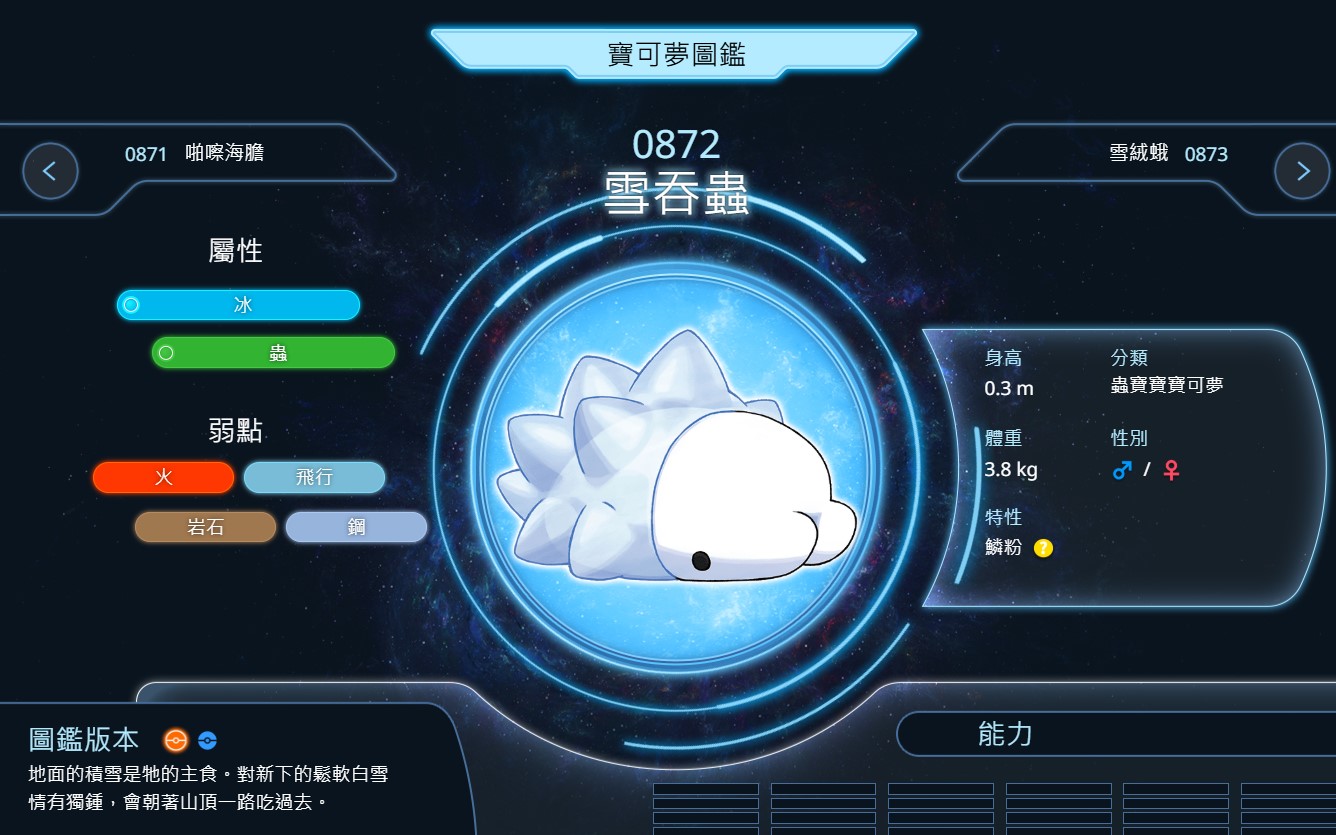Screen dimensions: 1336x835
Task: Choose the 火 weakness badge
Action: 163,478
